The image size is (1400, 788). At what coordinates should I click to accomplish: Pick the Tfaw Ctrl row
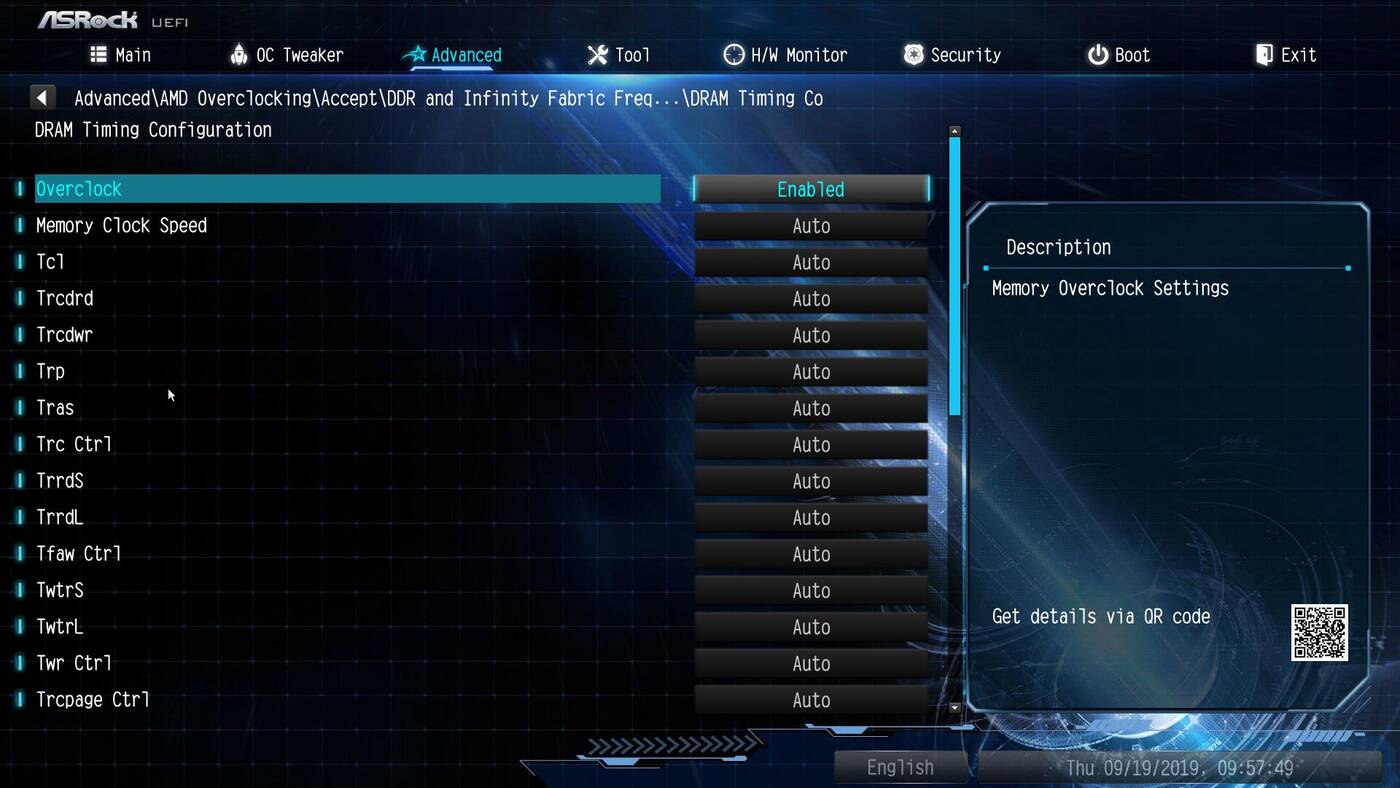[x=79, y=554]
